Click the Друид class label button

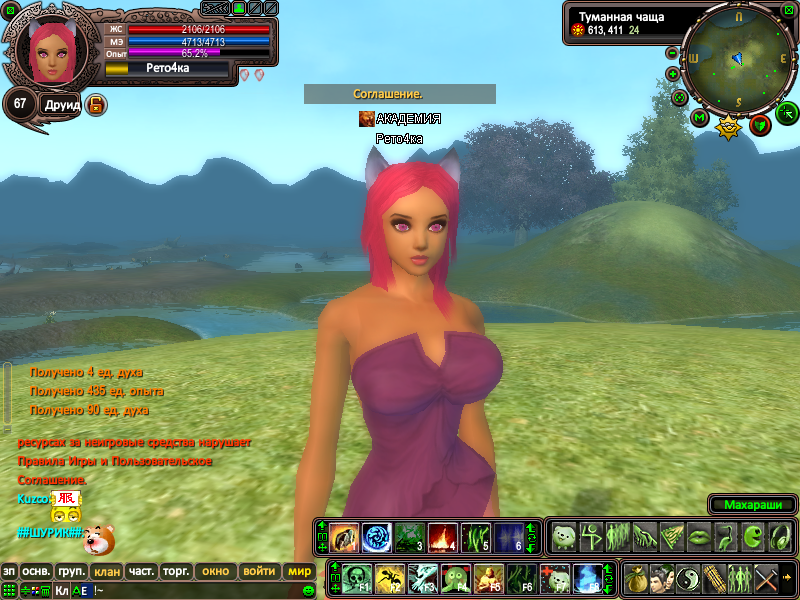click(62, 104)
